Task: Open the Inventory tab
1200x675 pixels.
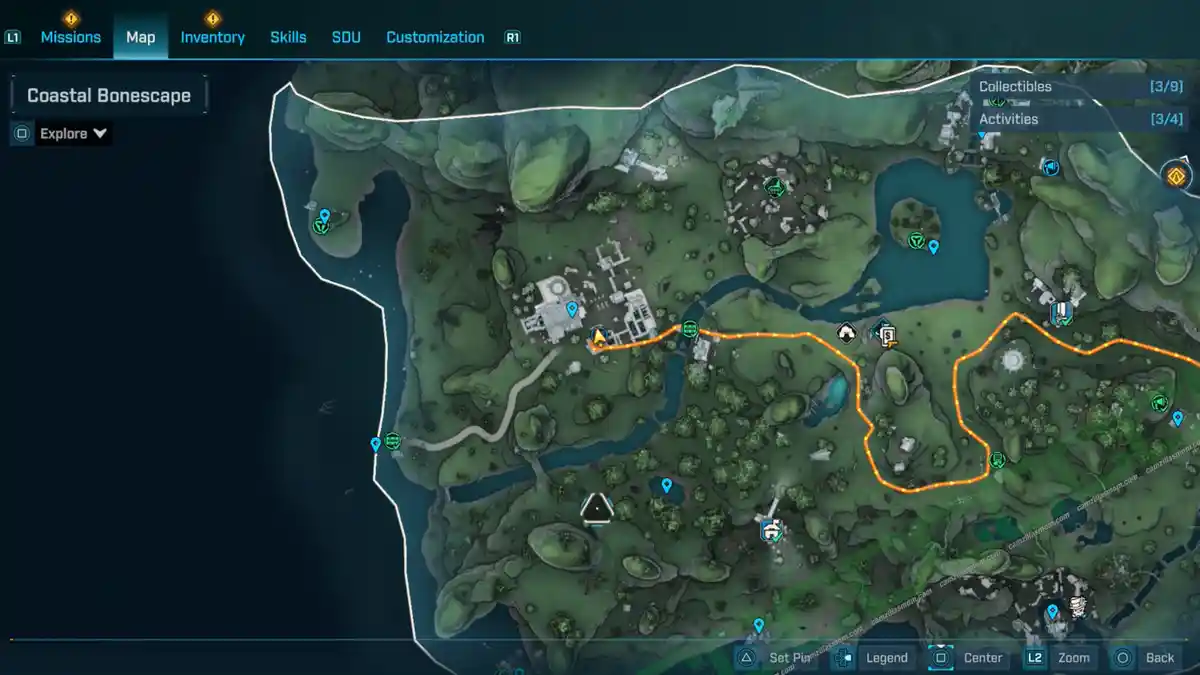Action: [212, 37]
